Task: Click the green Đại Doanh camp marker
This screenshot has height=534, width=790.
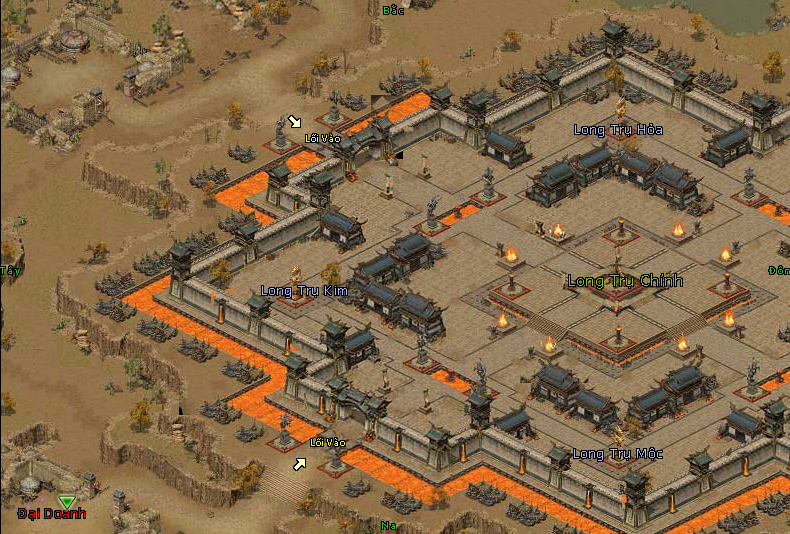Action: point(66,501)
